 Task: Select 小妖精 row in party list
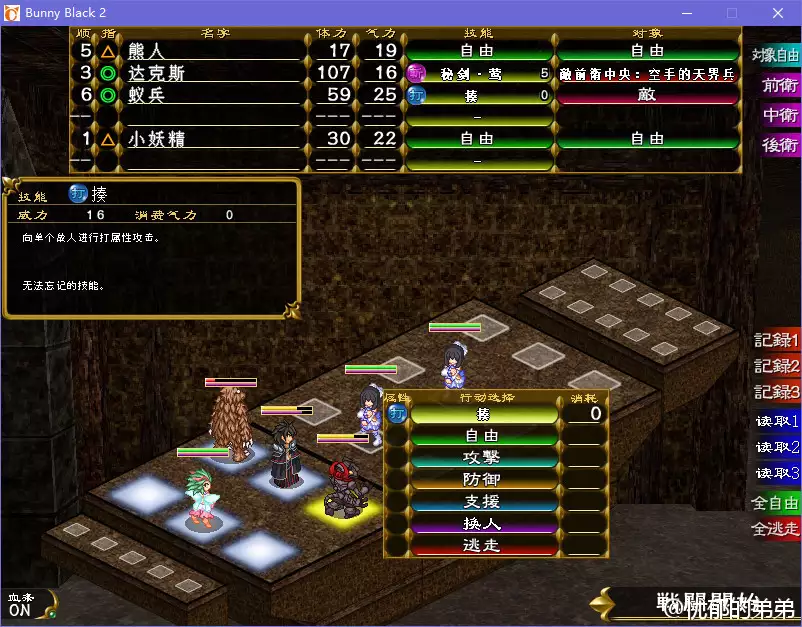212,139
